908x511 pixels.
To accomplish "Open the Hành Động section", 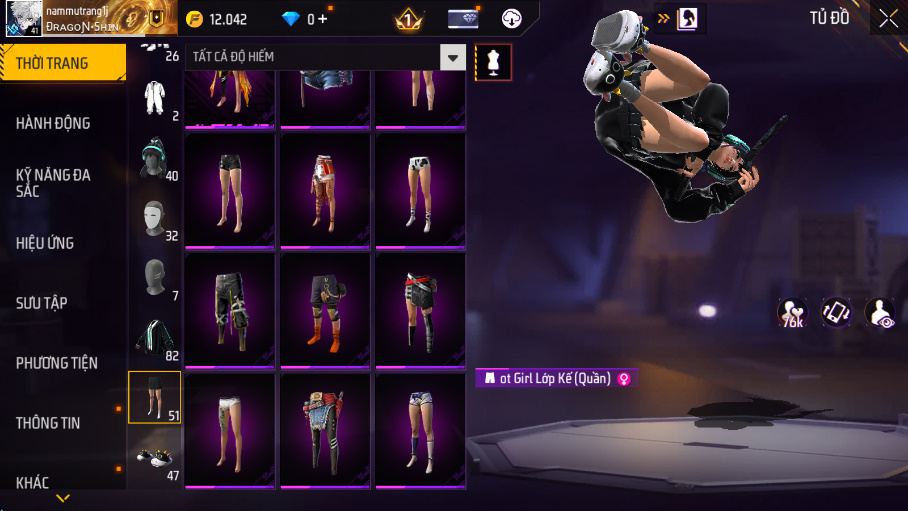I will coord(54,123).
